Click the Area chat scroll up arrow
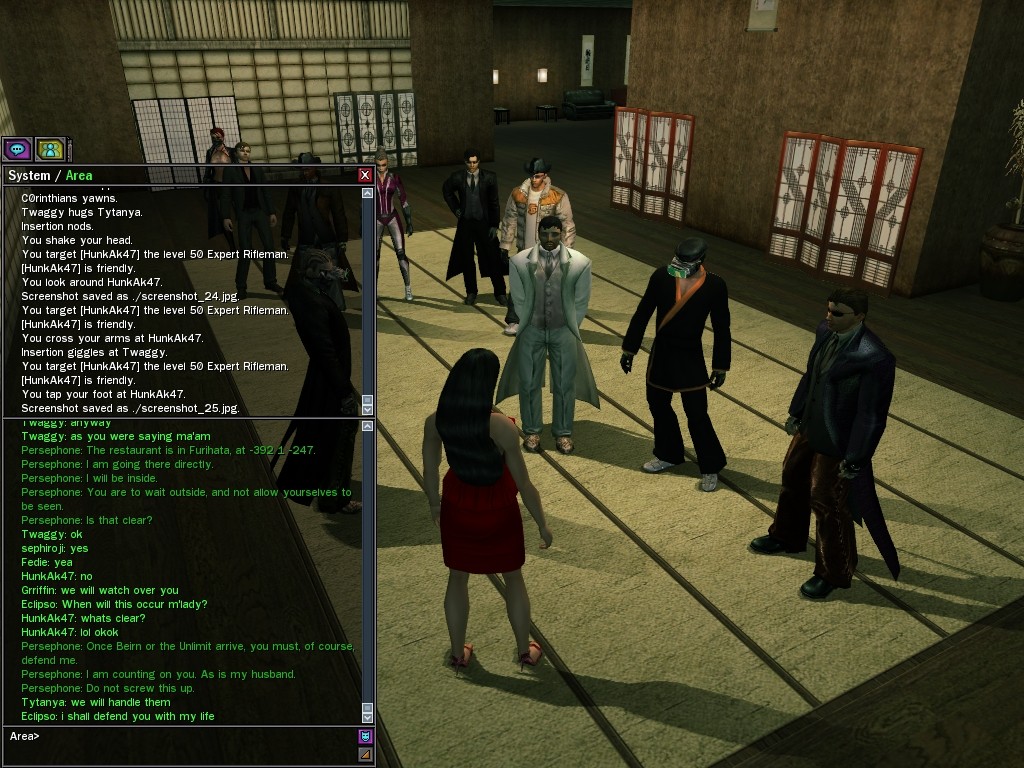 (367, 427)
